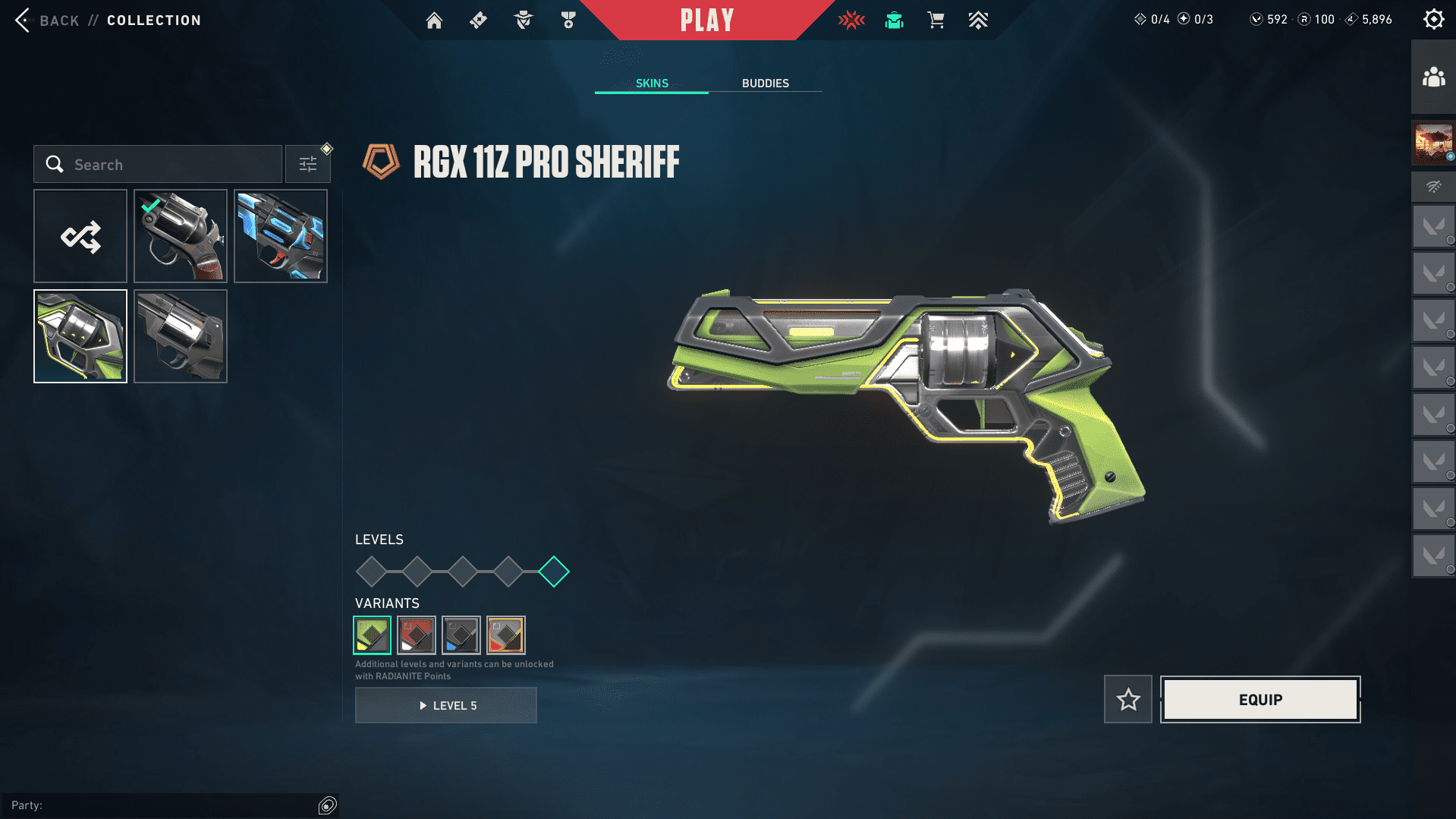Choose the yellow color variant
This screenshot has height=819, width=1456.
pos(506,635)
